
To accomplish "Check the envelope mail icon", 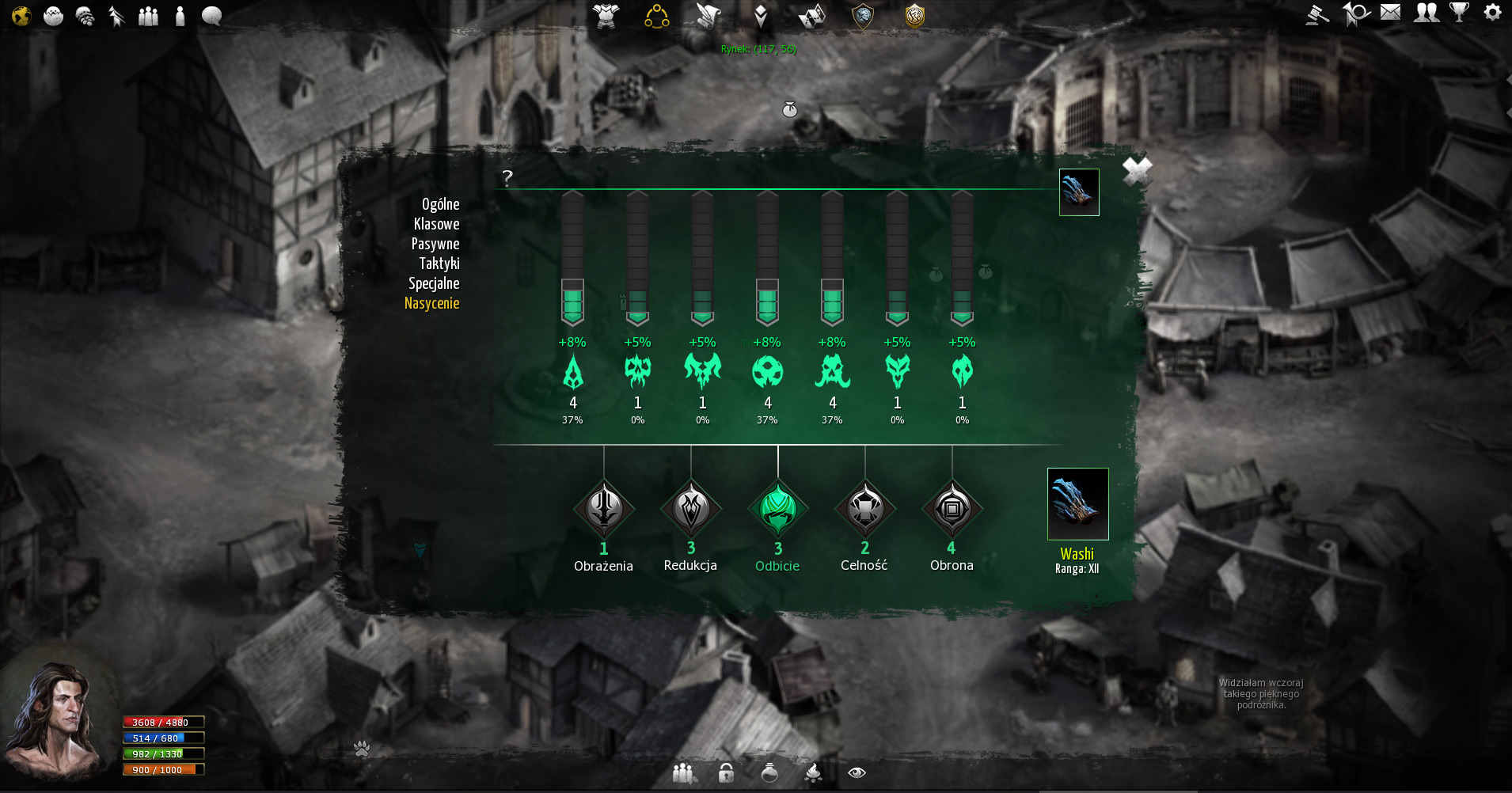I will [x=1390, y=13].
